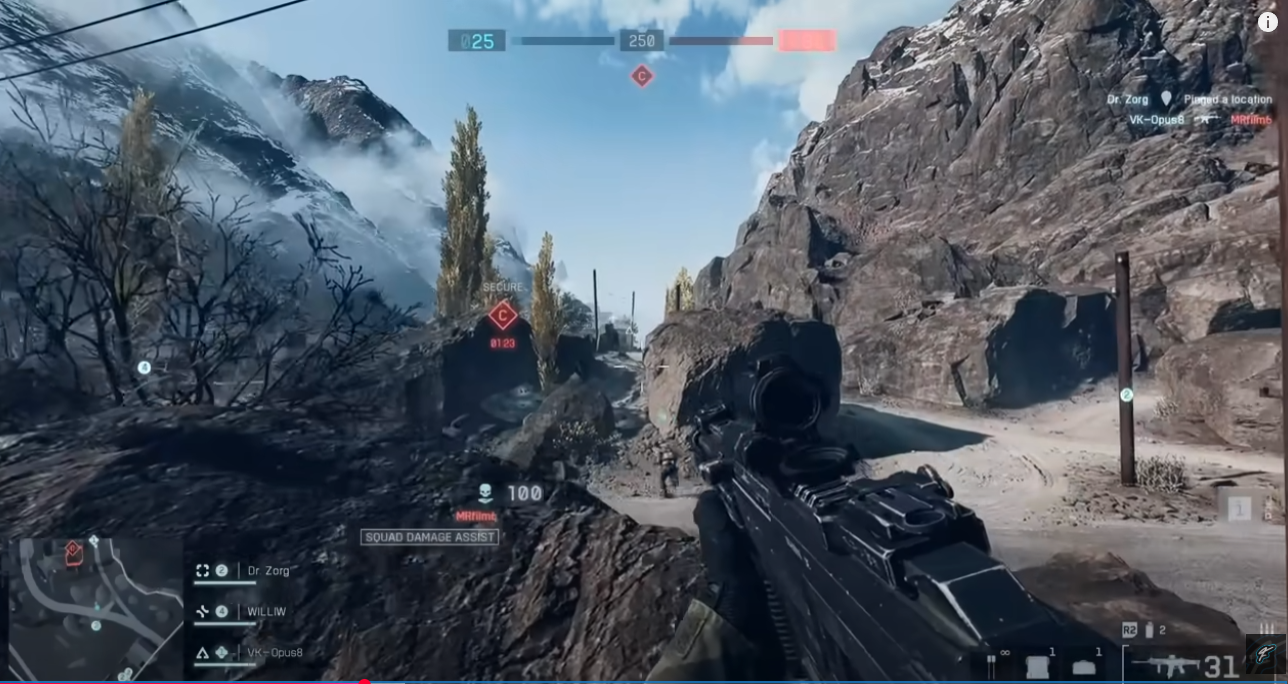Select the ammo crate gadget slot
Image resolution: width=1288 pixels, height=684 pixels.
pyautogui.click(x=1084, y=666)
